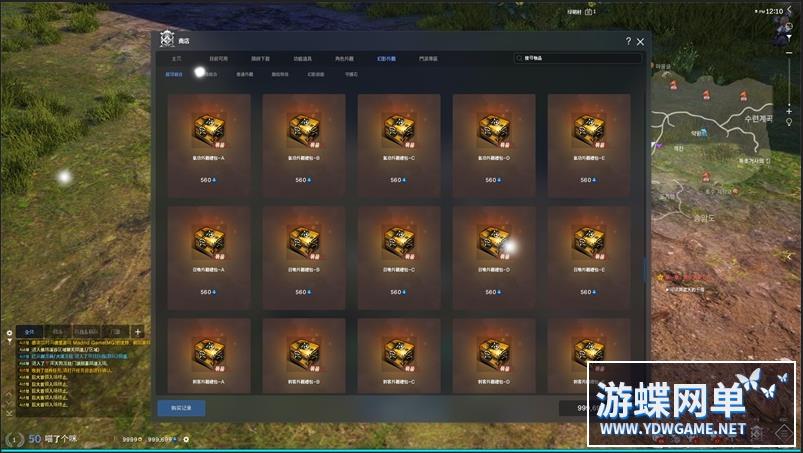Switch to the 門派徽區 tab
Image resolution: width=803 pixels, height=453 pixels.
427,59
